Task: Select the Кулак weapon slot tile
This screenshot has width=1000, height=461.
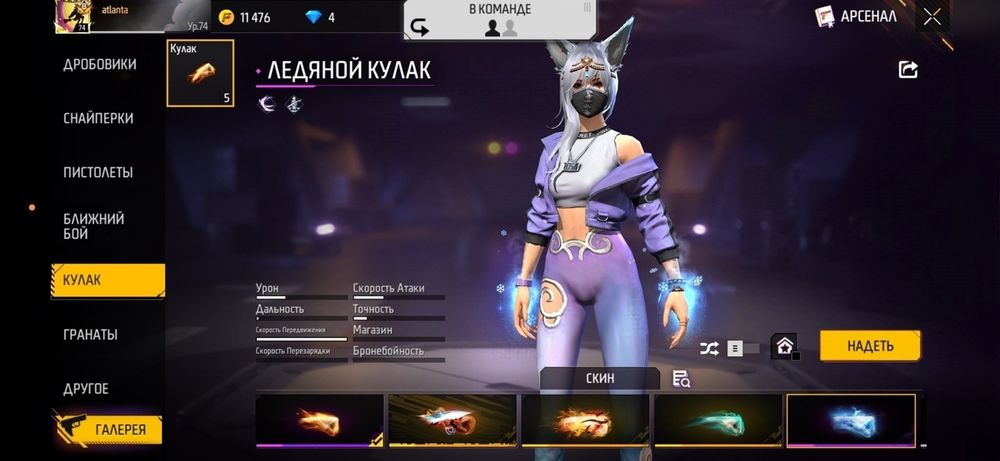Action: [200, 73]
